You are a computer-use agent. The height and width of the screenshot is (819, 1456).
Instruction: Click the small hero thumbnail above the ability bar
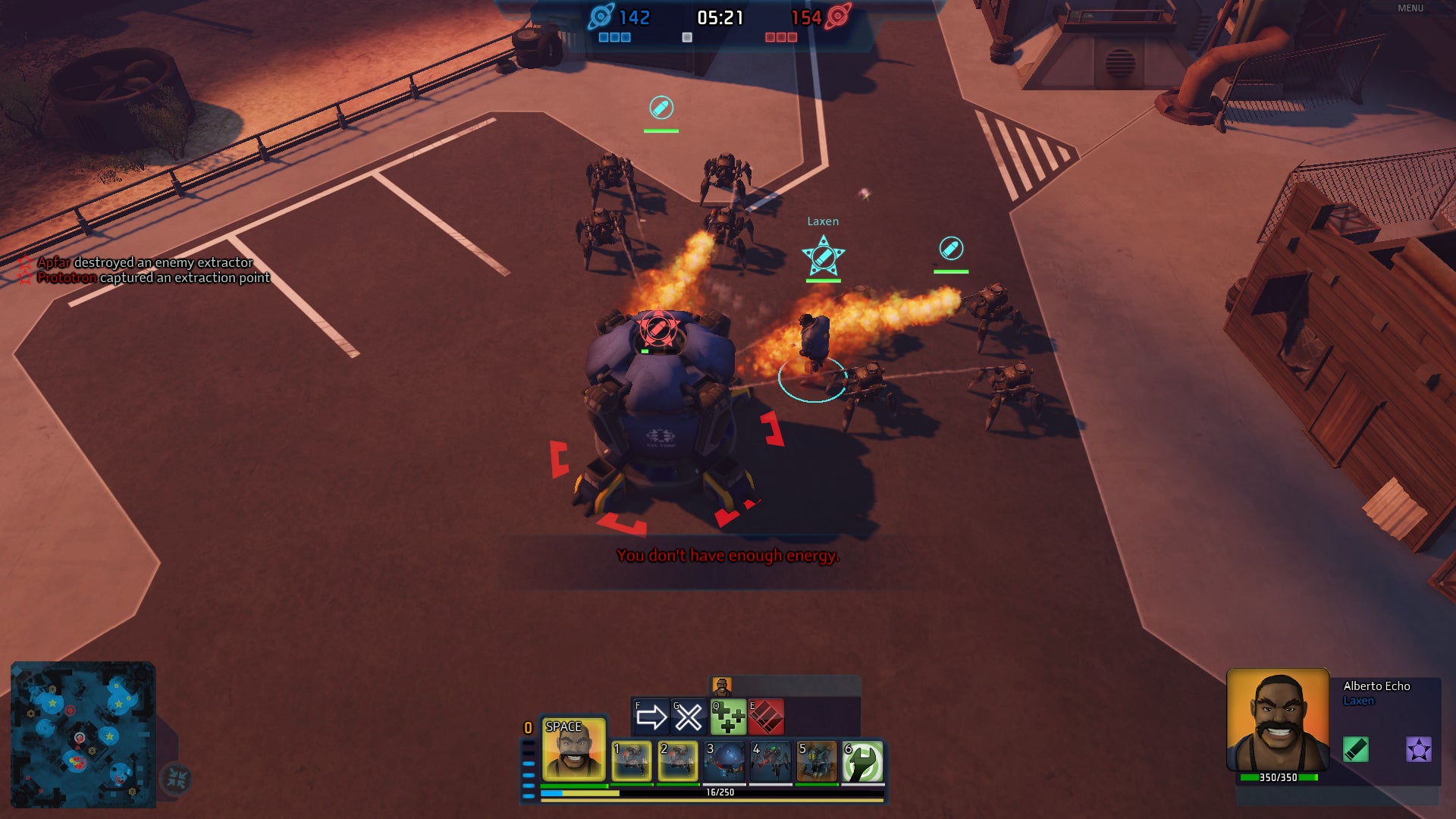(721, 686)
